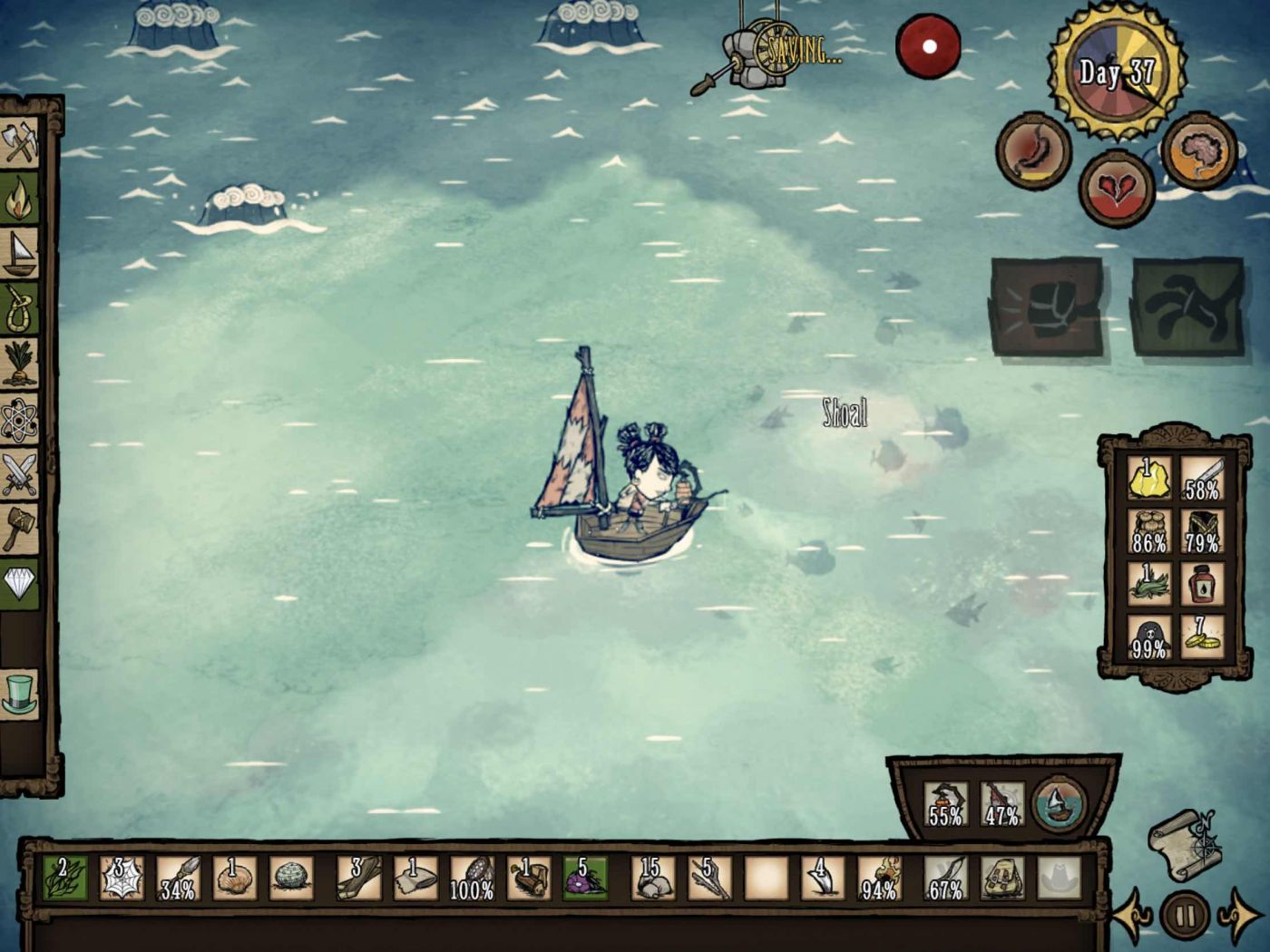This screenshot has height=952, width=1270.
Task: Open the rope-knot Survival crafting tab
Action: [20, 308]
